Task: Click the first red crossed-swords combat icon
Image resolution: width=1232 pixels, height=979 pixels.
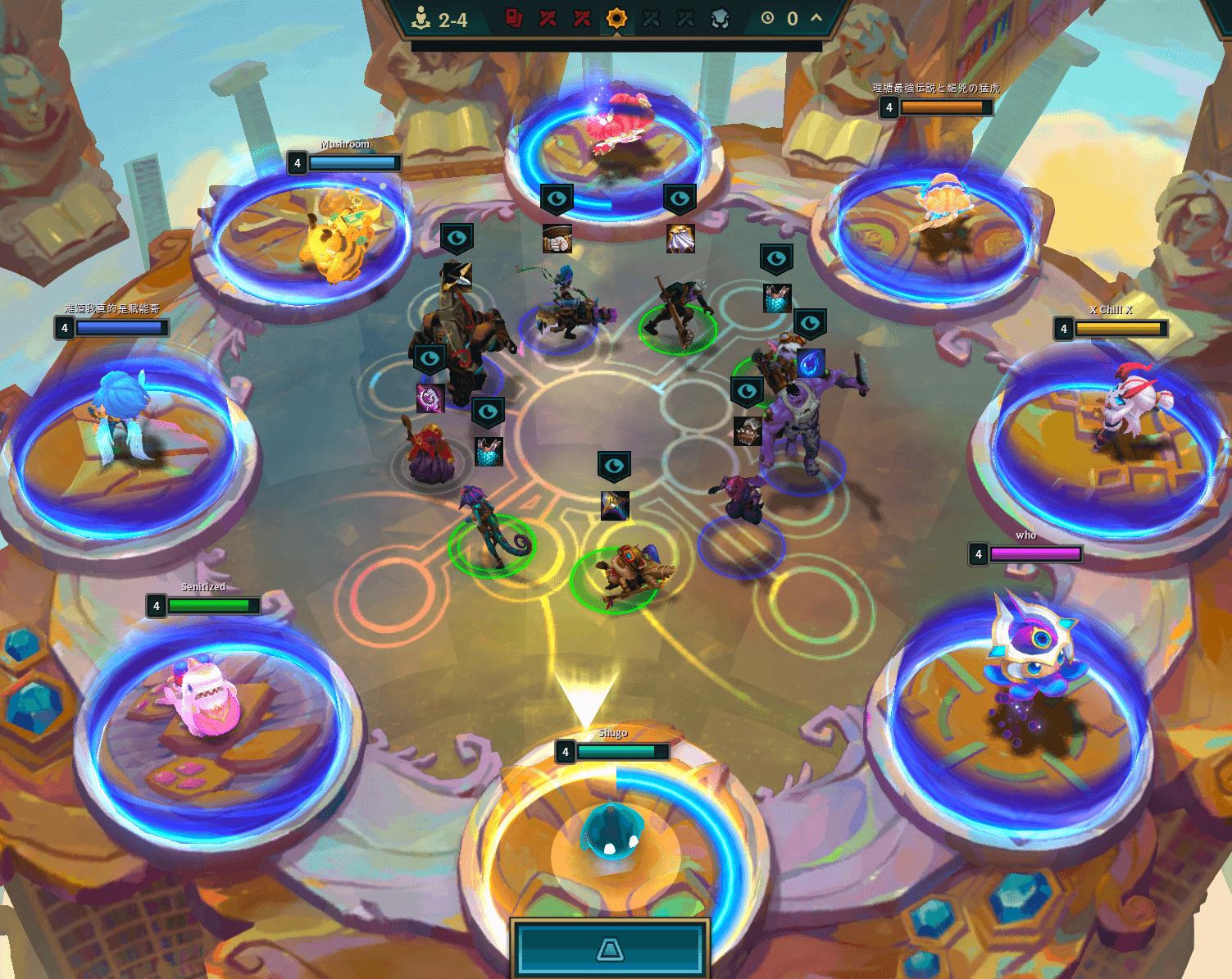Action: (547, 16)
